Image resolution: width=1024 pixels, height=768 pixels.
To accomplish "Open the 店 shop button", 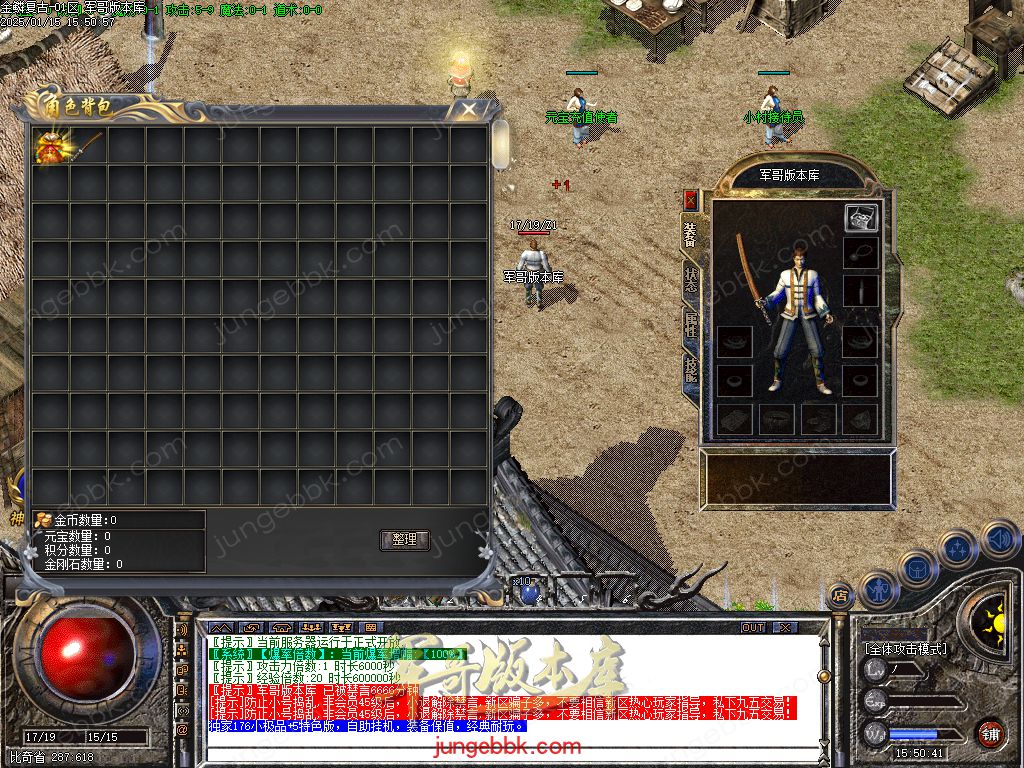I will coord(840,596).
